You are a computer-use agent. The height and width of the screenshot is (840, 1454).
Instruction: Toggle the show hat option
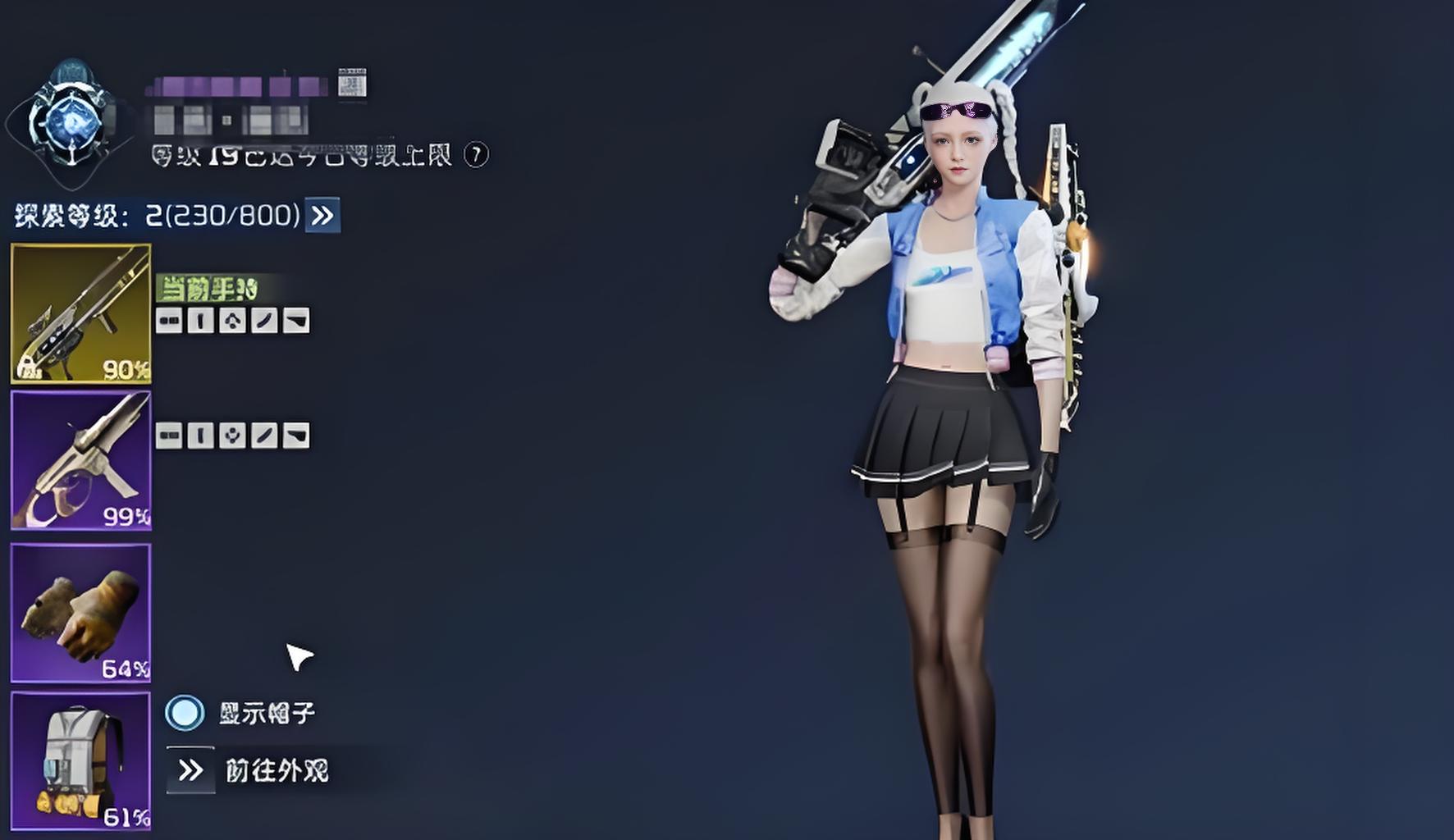click(x=185, y=713)
